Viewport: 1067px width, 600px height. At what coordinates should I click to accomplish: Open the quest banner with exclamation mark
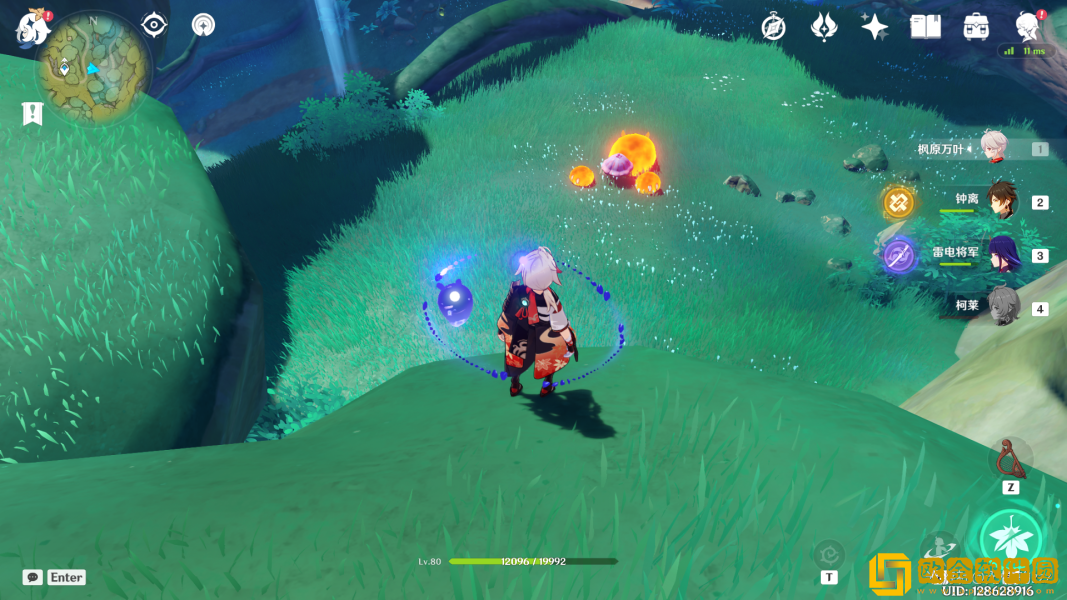(33, 113)
